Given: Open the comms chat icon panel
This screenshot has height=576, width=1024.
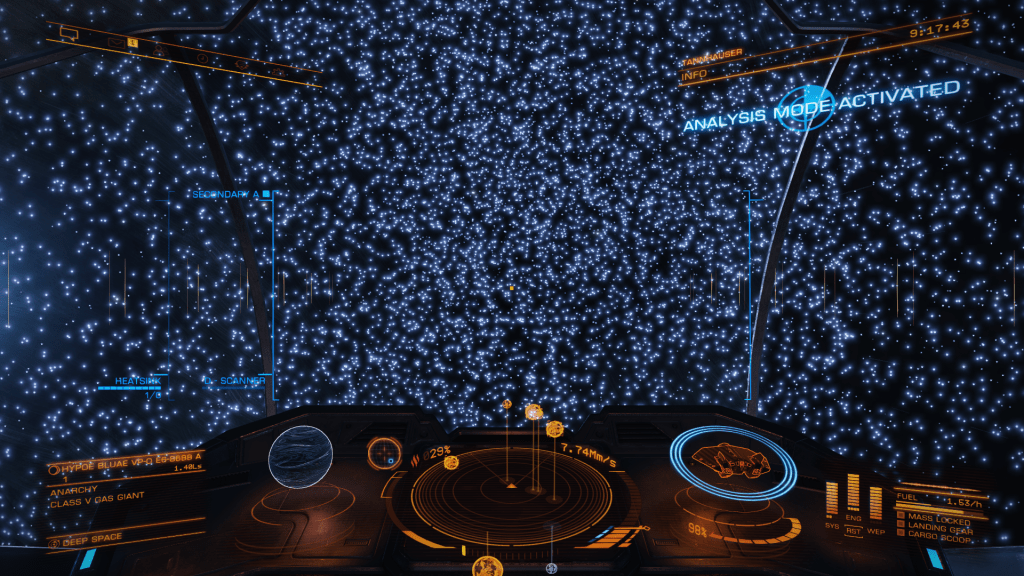Looking at the screenshot, I should 69,33.
